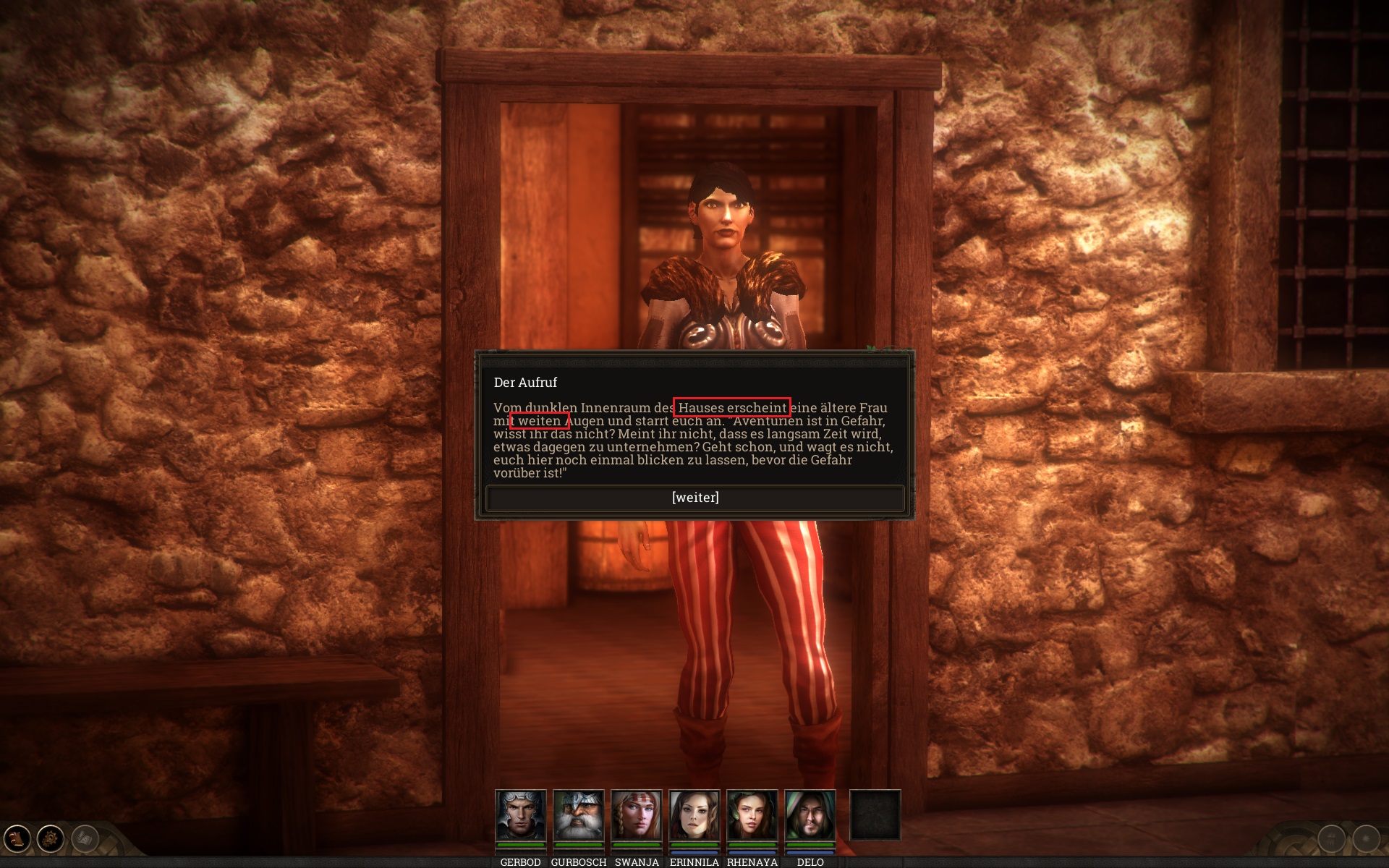Select Gerbod's party portrait

tap(520, 815)
